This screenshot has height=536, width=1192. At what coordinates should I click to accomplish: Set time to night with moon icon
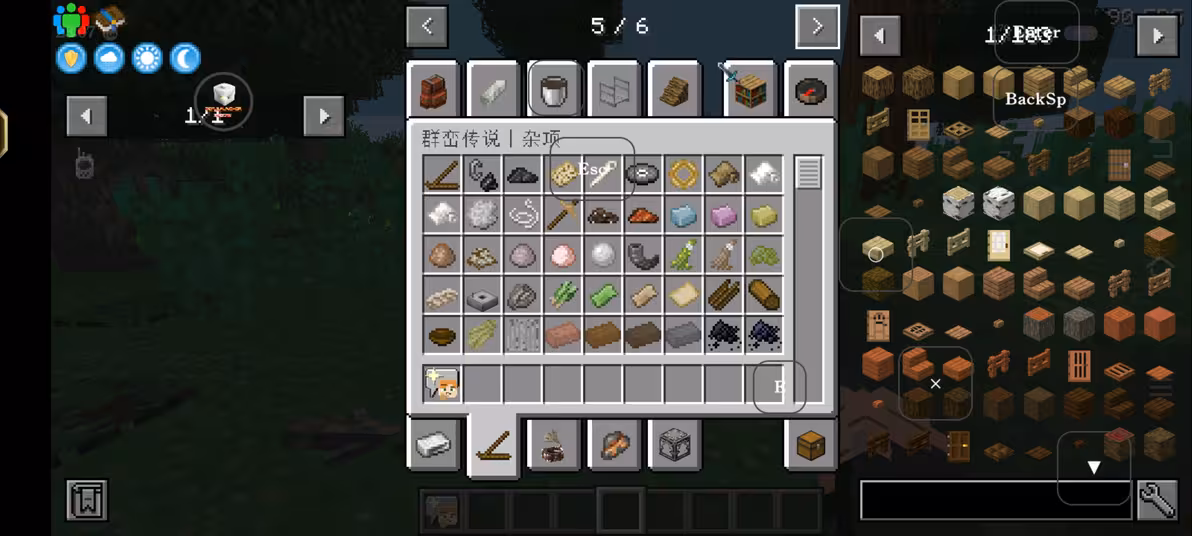coord(185,58)
